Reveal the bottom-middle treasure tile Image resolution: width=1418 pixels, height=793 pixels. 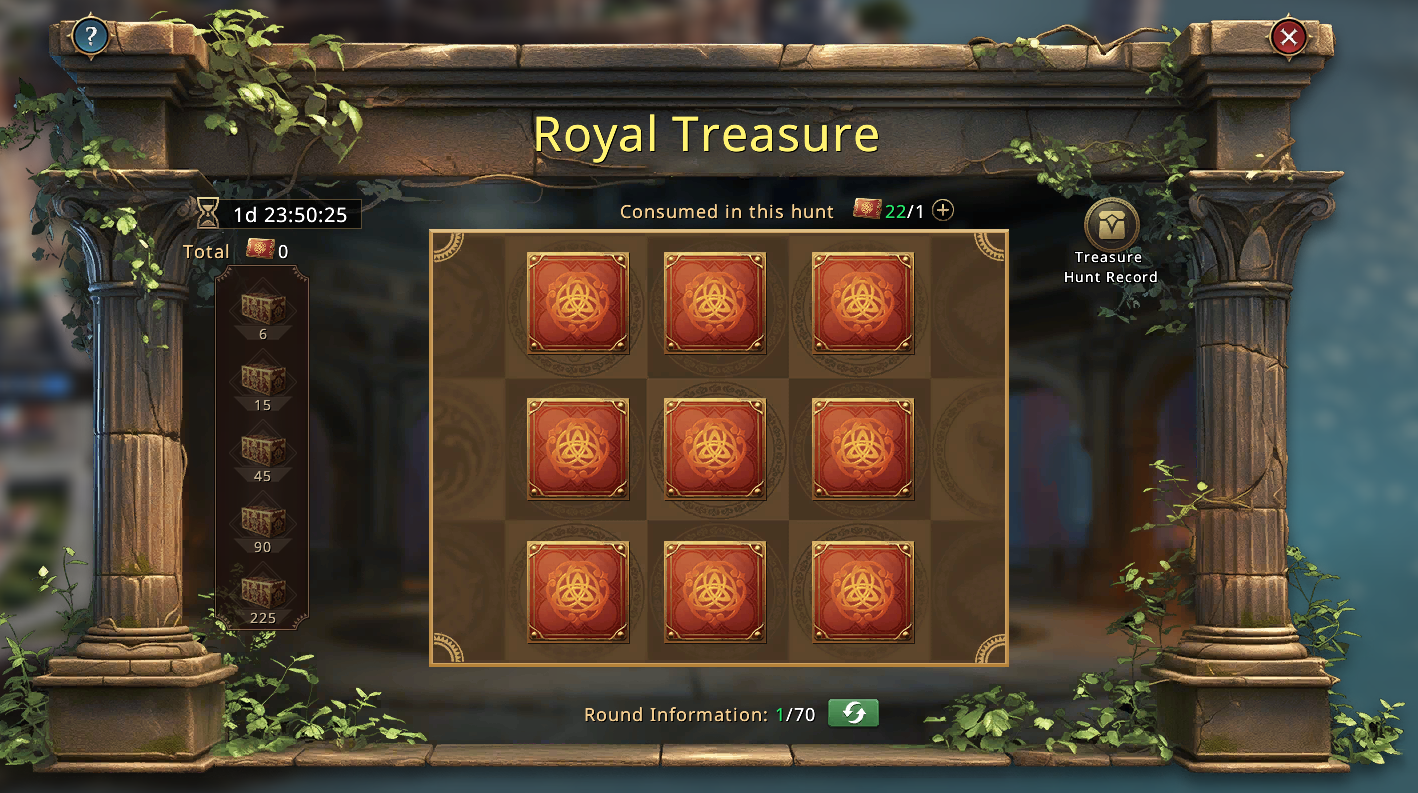[715, 592]
